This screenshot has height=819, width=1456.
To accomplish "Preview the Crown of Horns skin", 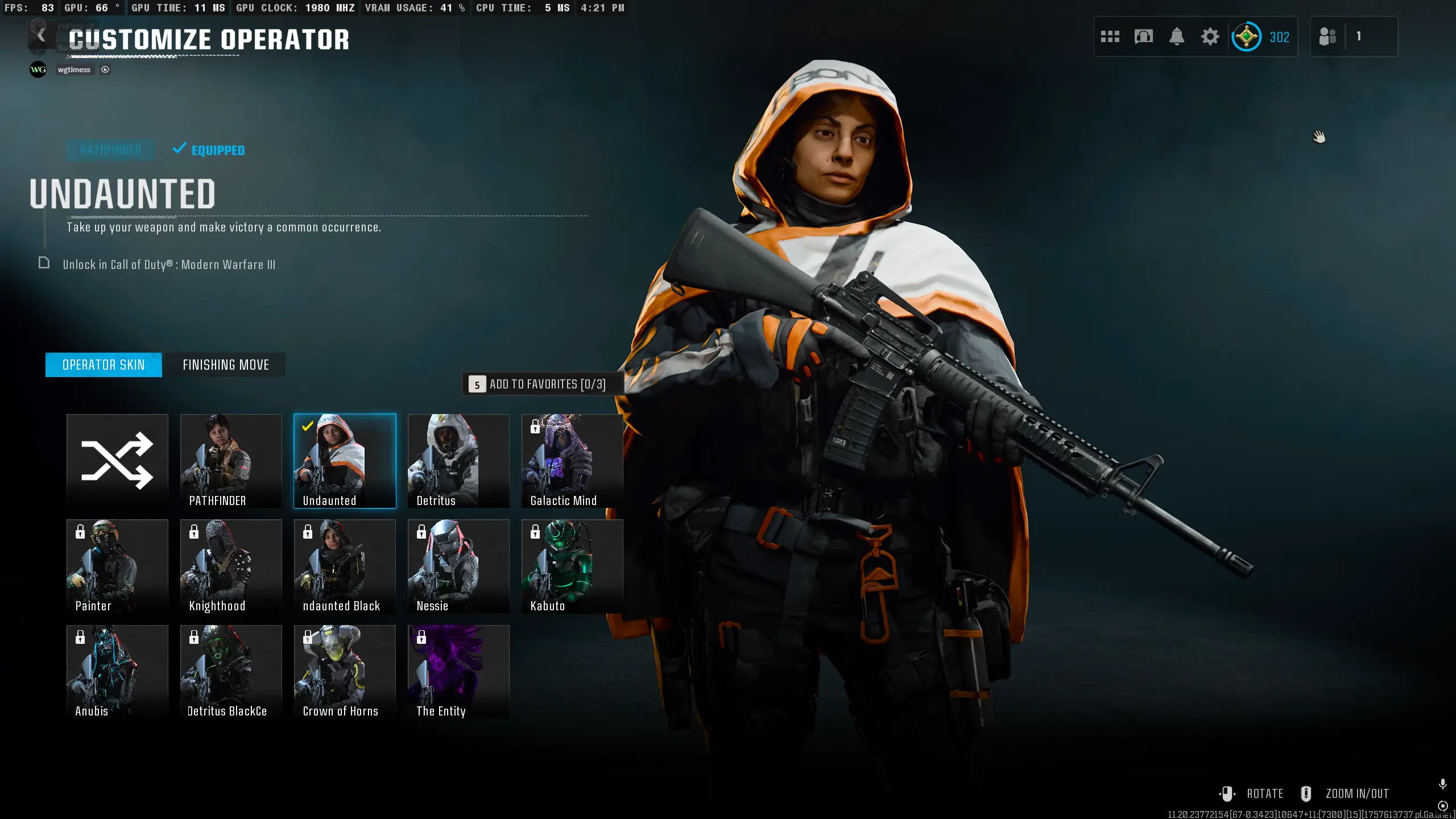I will [x=345, y=671].
